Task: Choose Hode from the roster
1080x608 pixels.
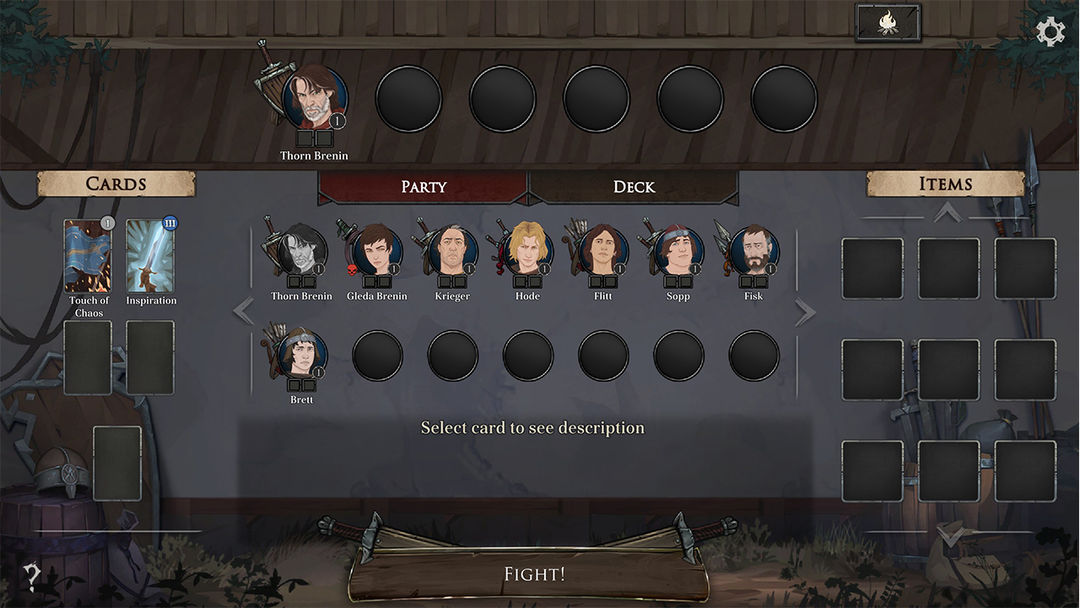Action: point(528,251)
